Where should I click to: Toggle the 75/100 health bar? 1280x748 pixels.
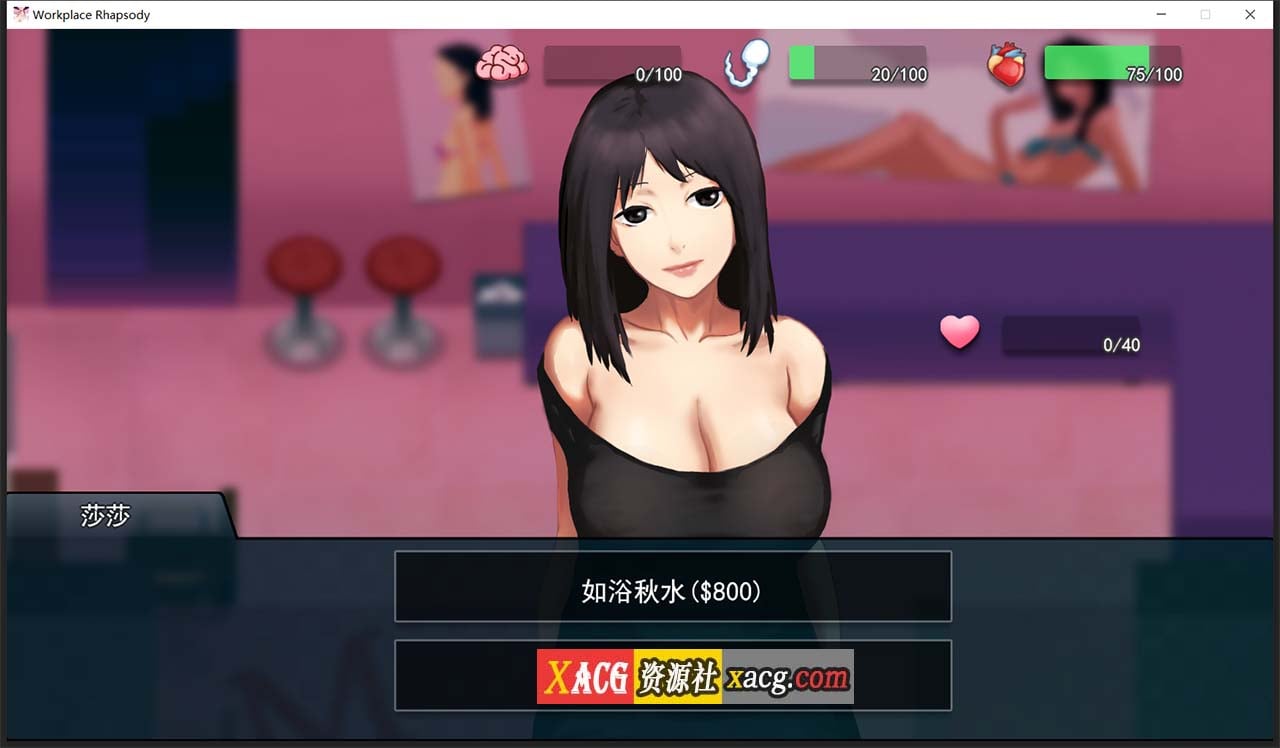click(x=1113, y=64)
